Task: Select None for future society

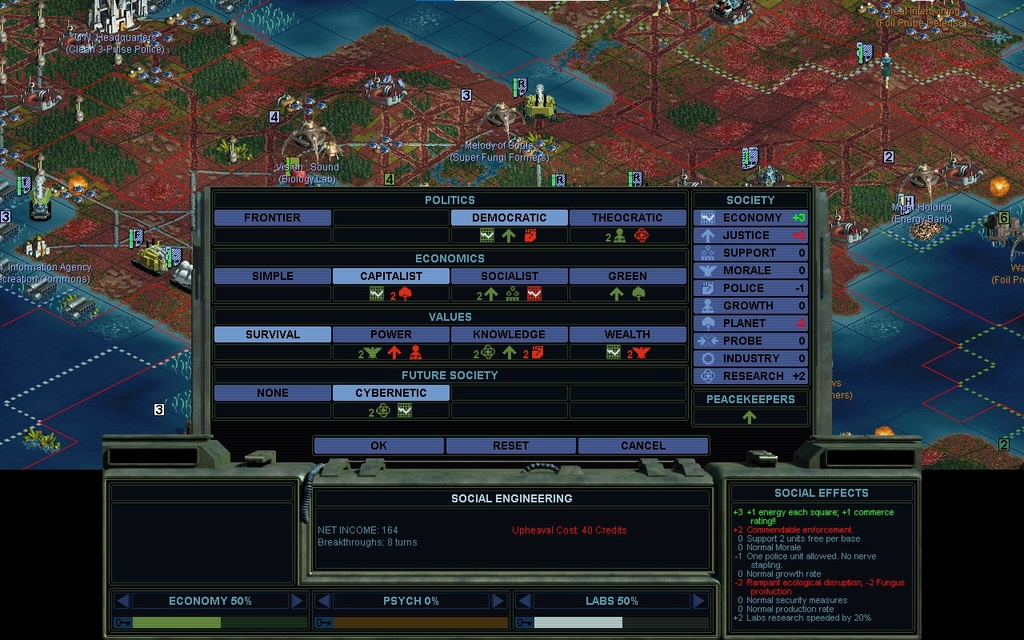Action: click(x=272, y=393)
